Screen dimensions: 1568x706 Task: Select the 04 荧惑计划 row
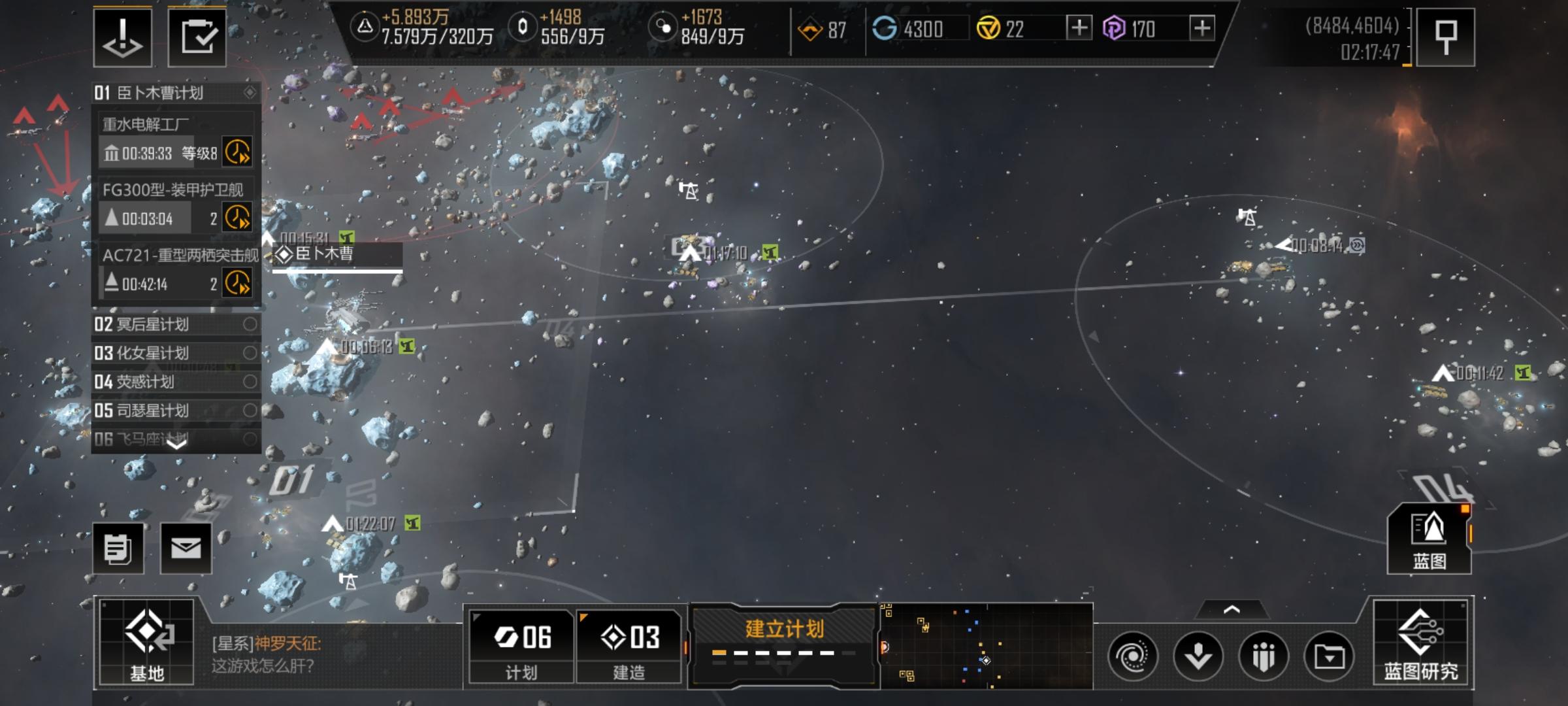[175, 382]
